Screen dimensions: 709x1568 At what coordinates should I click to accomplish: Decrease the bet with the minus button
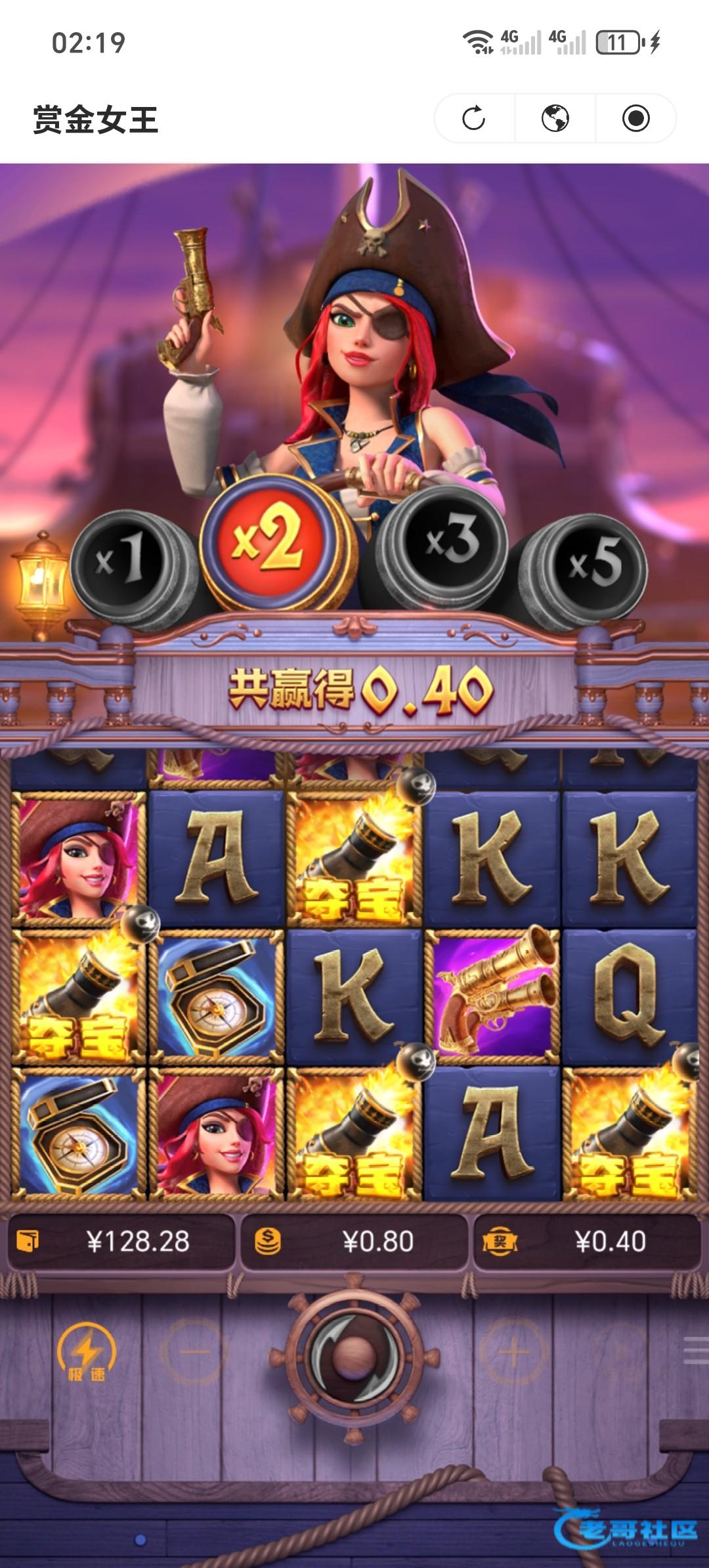coord(194,1351)
